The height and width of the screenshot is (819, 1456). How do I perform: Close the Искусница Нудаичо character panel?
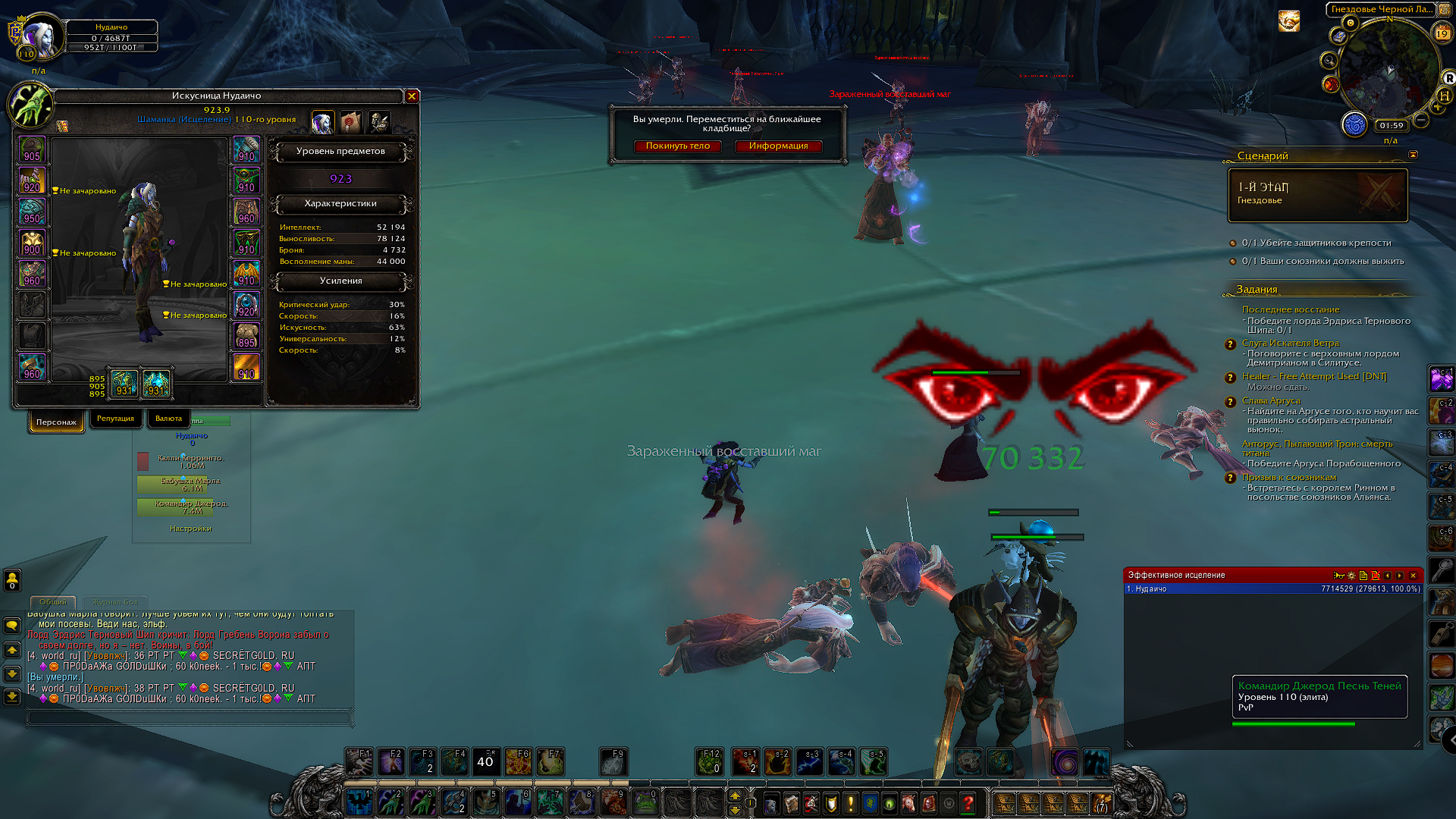[412, 96]
